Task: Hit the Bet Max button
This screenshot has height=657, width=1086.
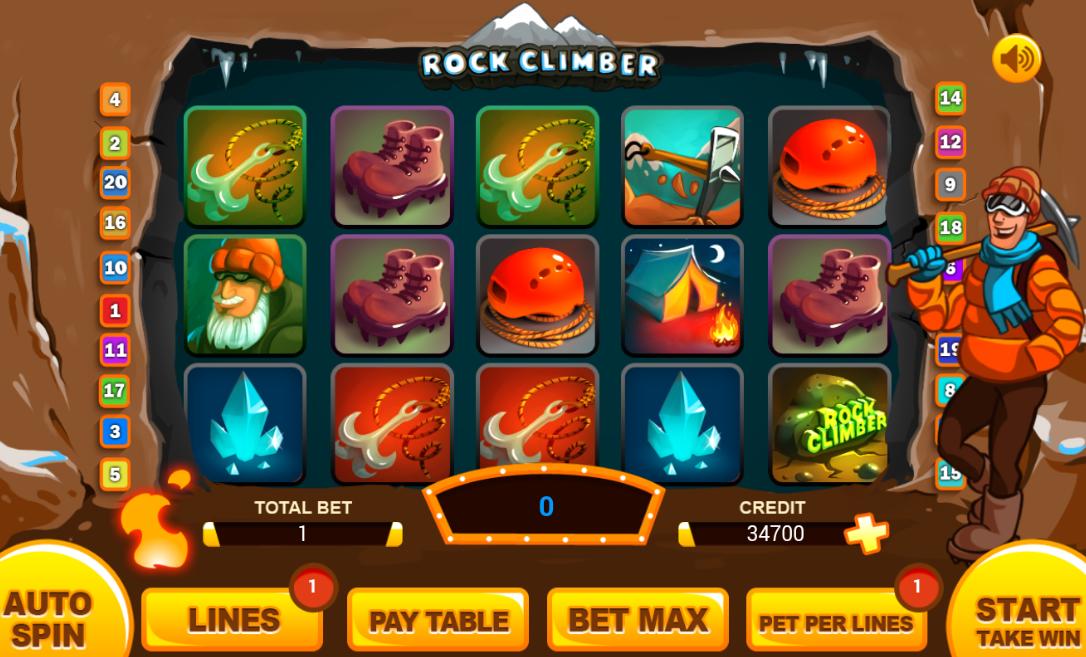Action: point(637,620)
